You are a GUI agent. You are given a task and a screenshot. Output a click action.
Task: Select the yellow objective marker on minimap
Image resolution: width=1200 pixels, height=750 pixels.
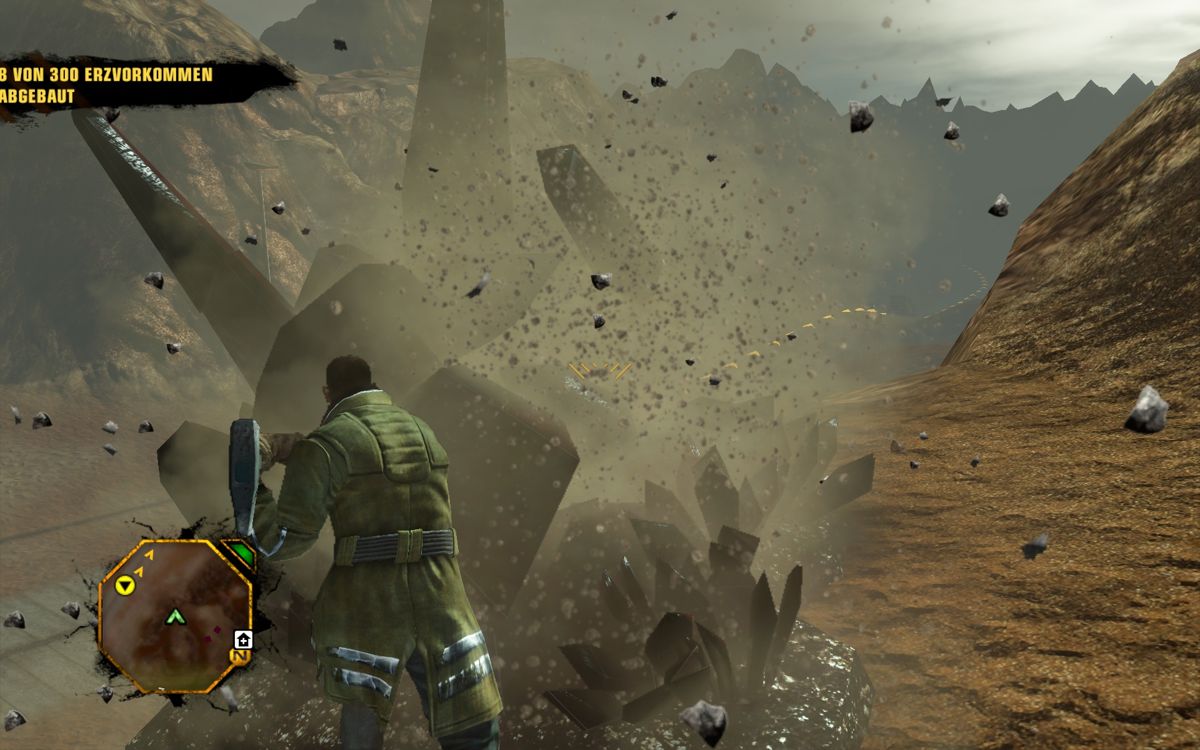pos(125,585)
